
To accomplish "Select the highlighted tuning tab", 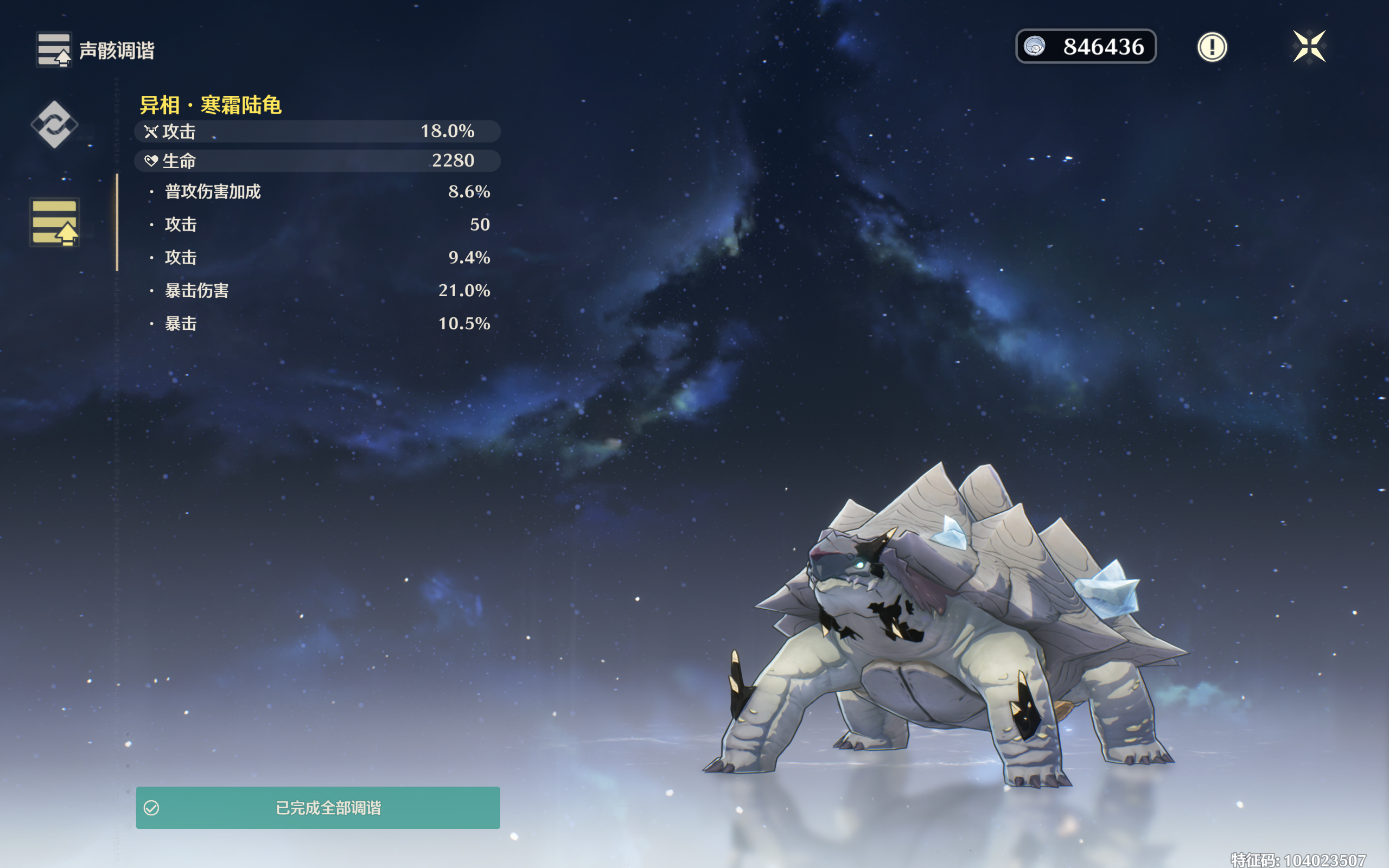I will tap(54, 222).
